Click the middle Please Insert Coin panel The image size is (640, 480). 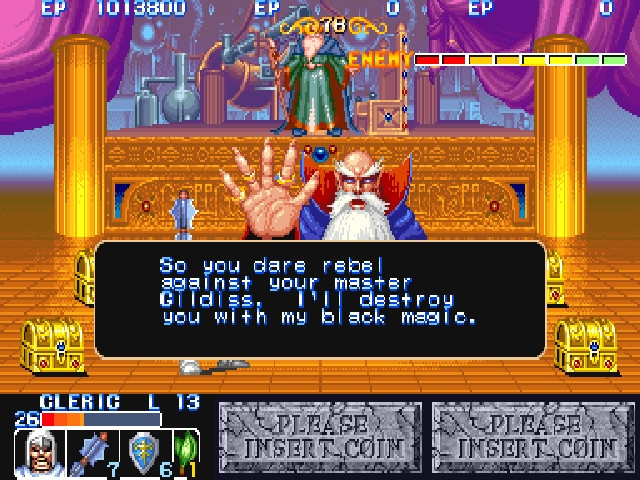coord(320,438)
